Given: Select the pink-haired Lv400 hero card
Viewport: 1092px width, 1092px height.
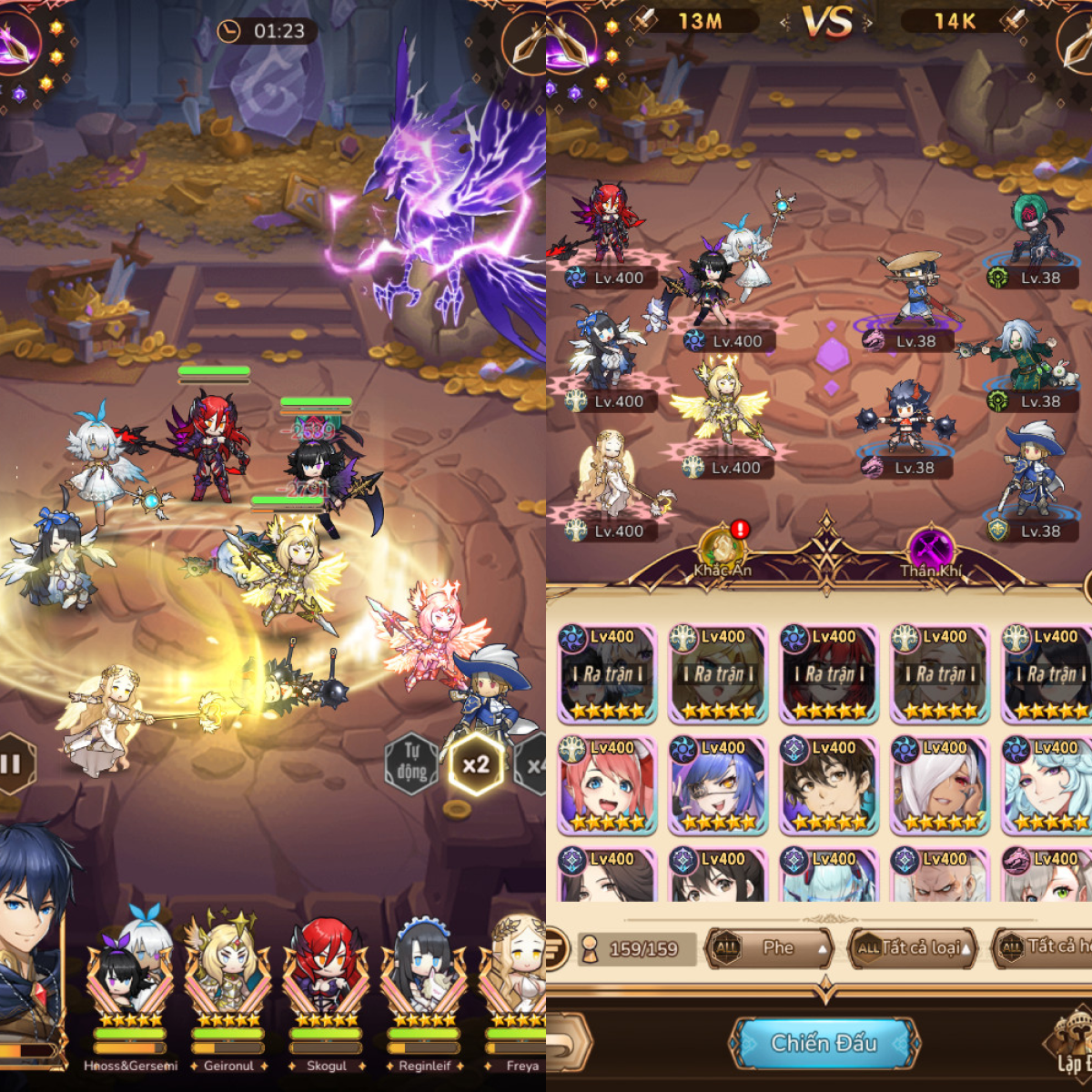Looking at the screenshot, I should click(x=607, y=785).
